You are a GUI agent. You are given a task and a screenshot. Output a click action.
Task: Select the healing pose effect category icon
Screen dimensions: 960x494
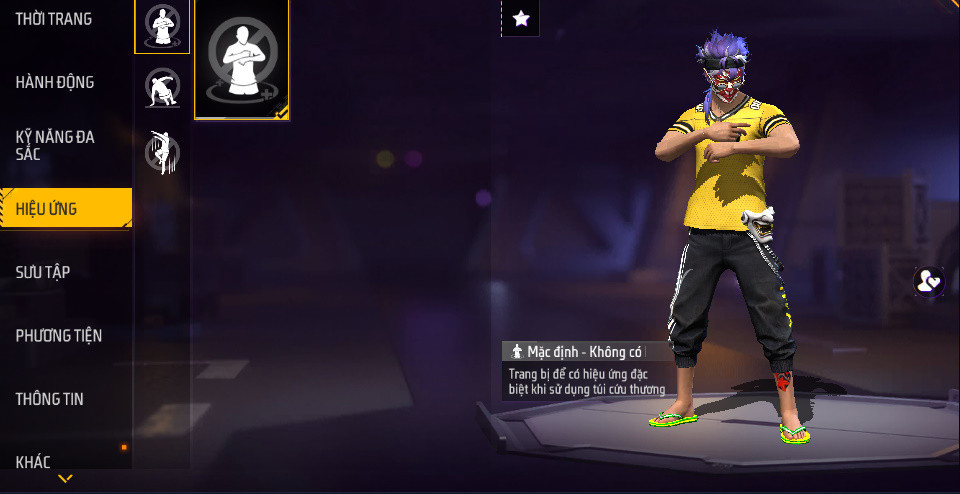pos(162,25)
